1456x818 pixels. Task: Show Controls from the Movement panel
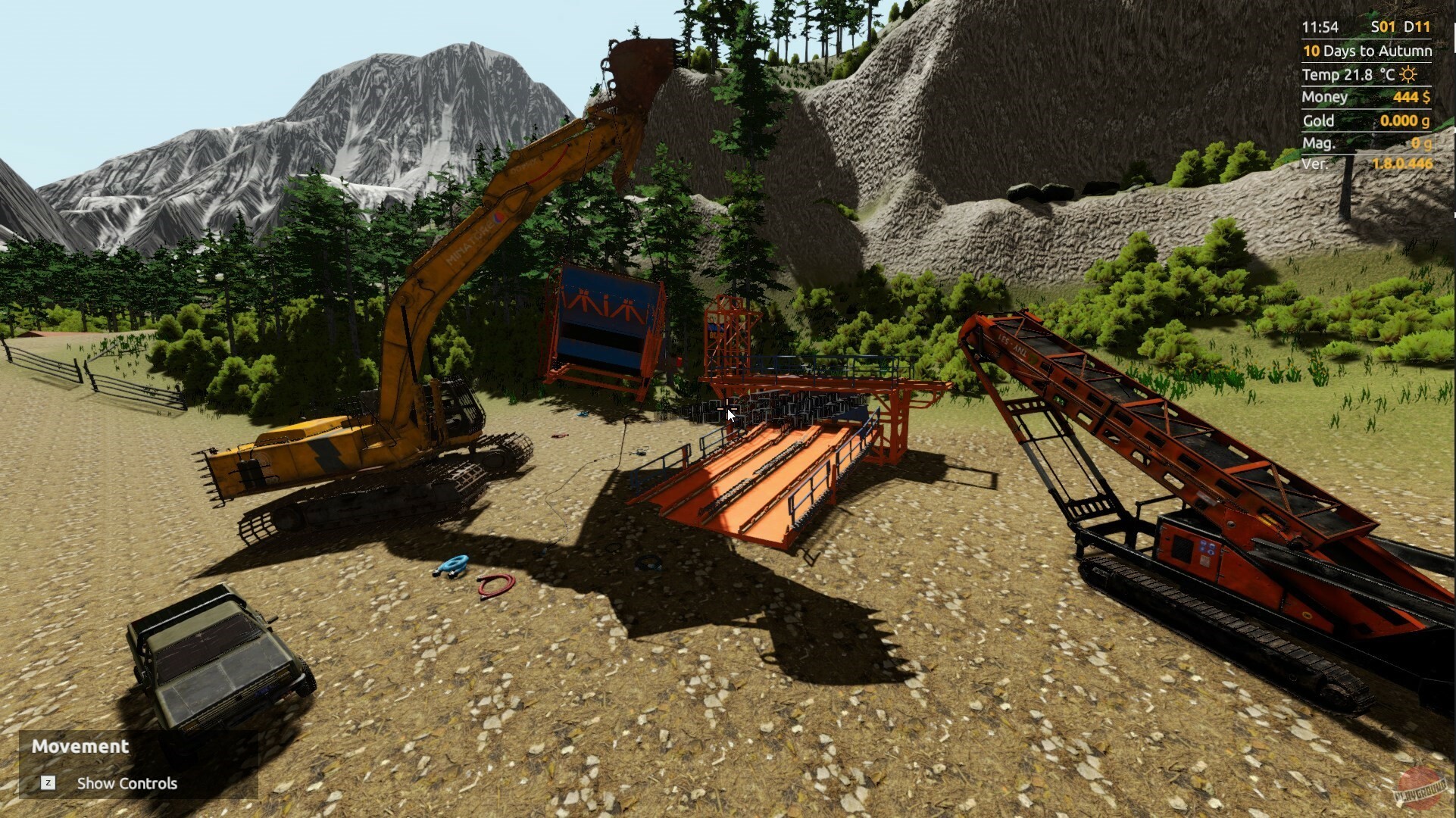[126, 784]
